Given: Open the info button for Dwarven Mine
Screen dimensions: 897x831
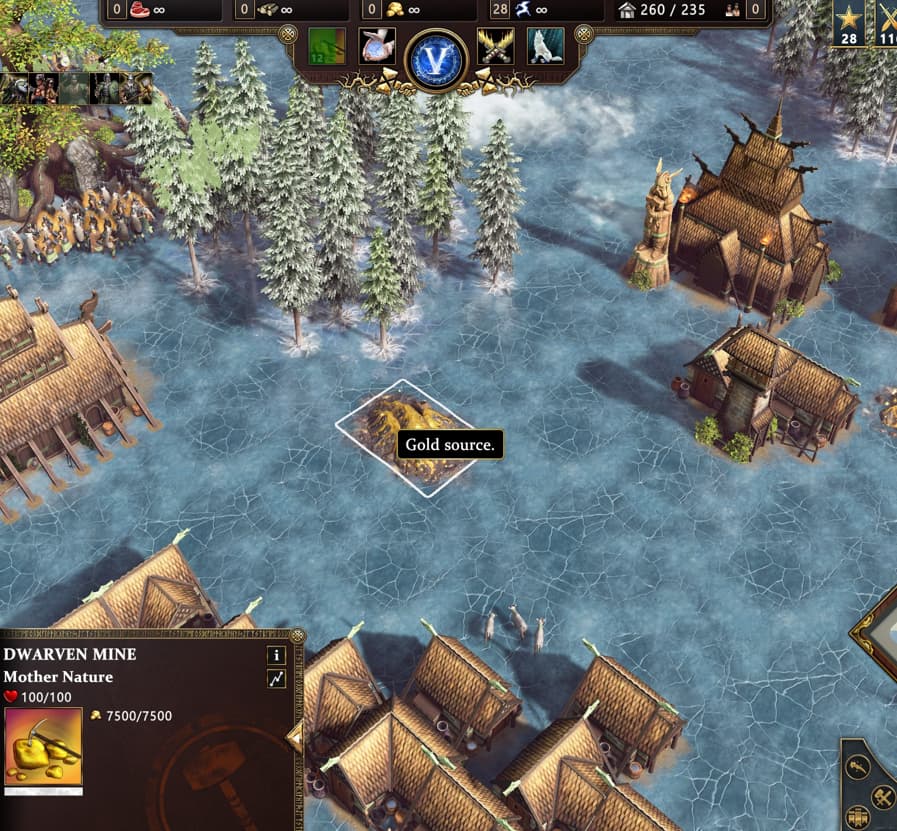Looking at the screenshot, I should point(276,655).
